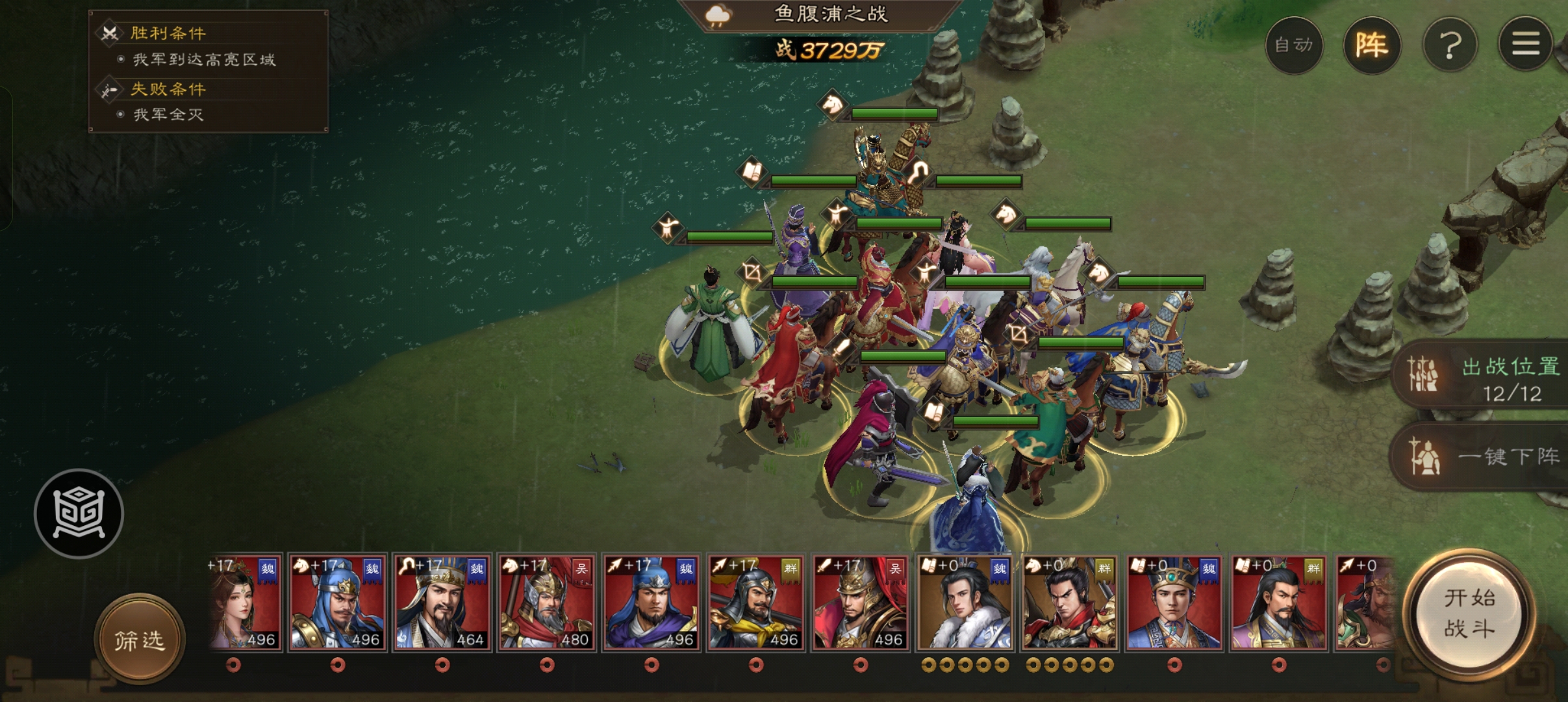Image resolution: width=1568 pixels, height=702 pixels.
Task: Select the female hero card
Action: 244,603
